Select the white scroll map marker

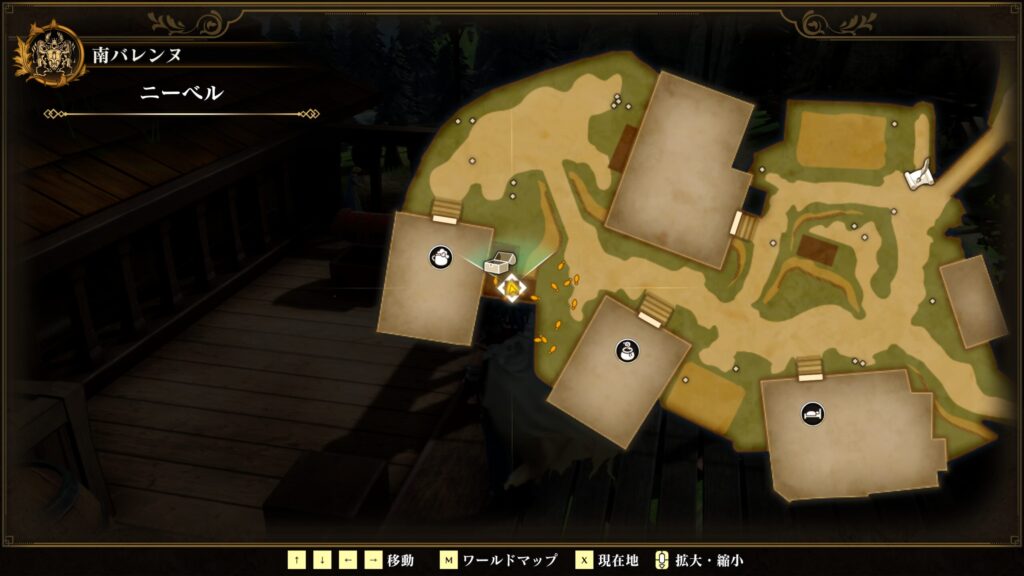point(918,176)
